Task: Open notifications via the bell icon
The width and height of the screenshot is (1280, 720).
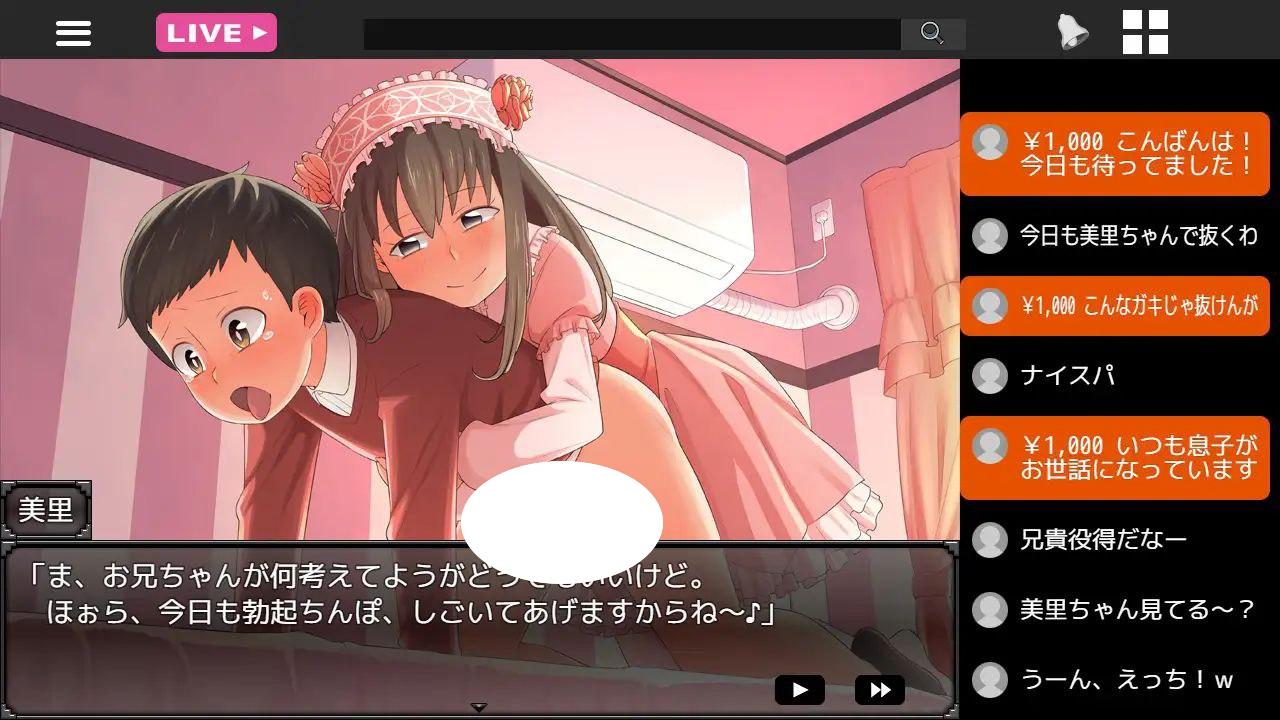Action: click(1071, 33)
